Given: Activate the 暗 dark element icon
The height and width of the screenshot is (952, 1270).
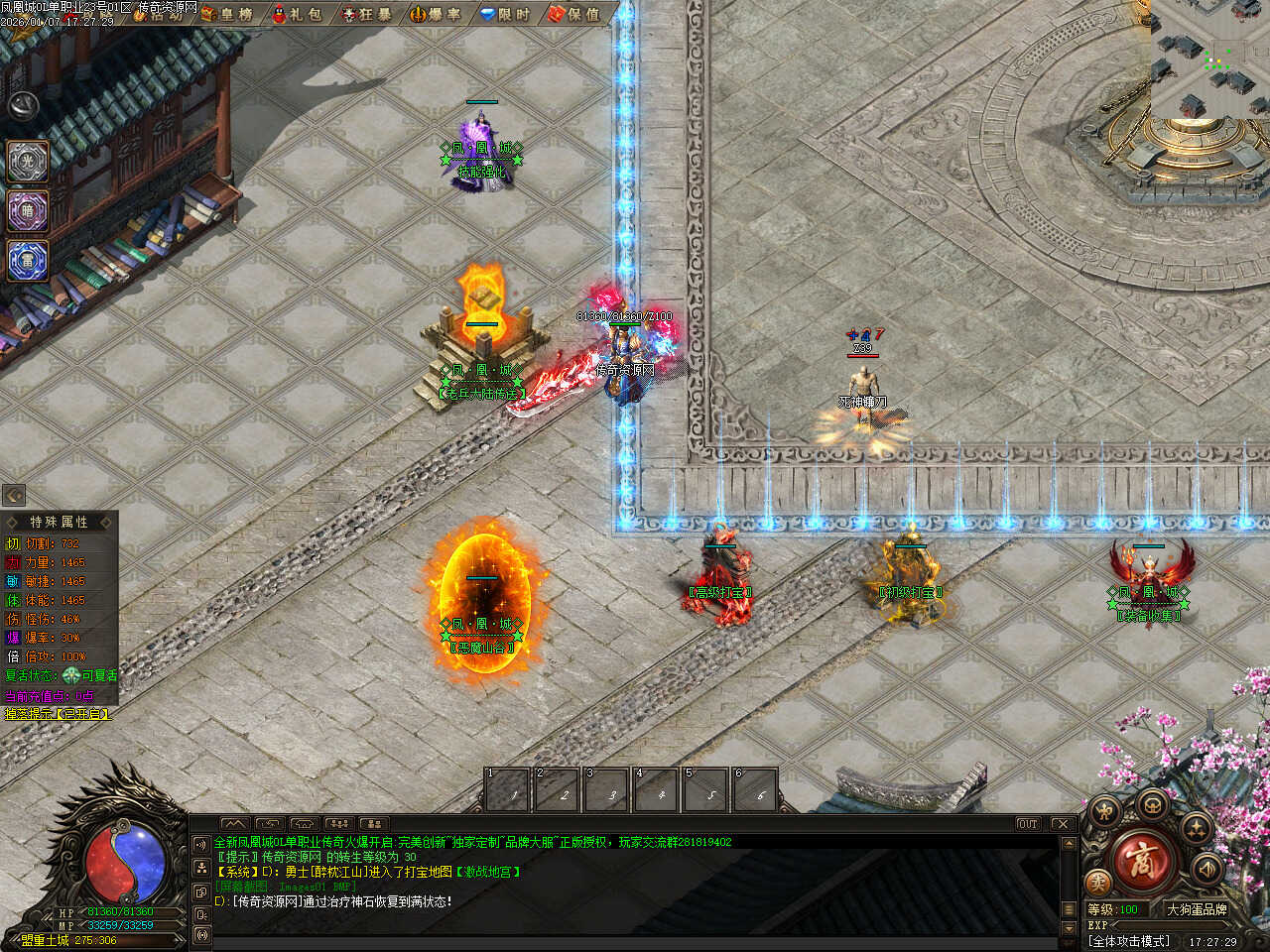Looking at the screenshot, I should pos(28,210).
